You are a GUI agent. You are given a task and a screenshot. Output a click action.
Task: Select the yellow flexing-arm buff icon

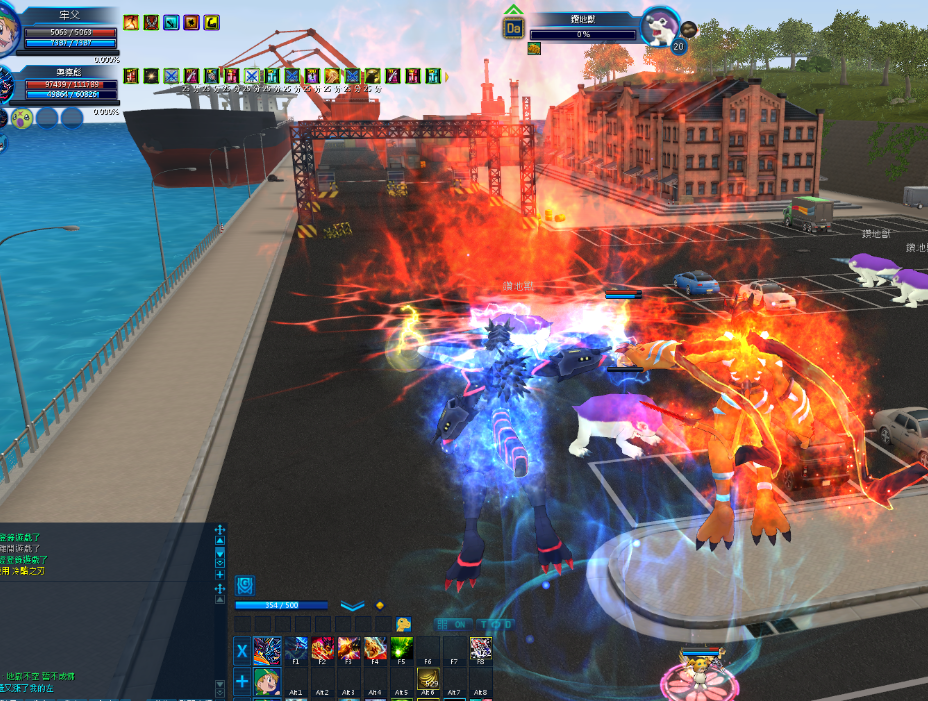click(x=212, y=22)
